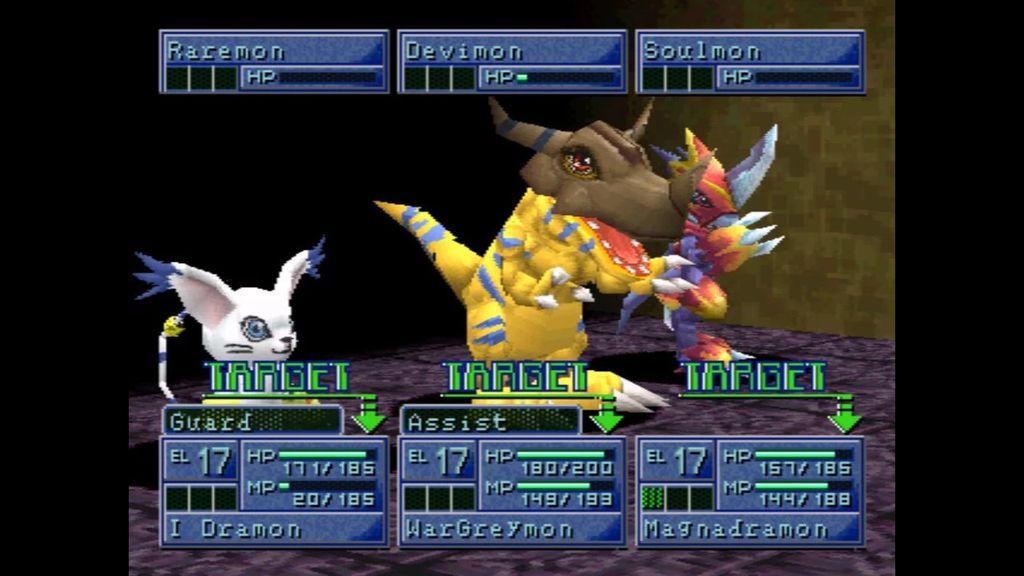Target the Magnadramon party panel

750,491
